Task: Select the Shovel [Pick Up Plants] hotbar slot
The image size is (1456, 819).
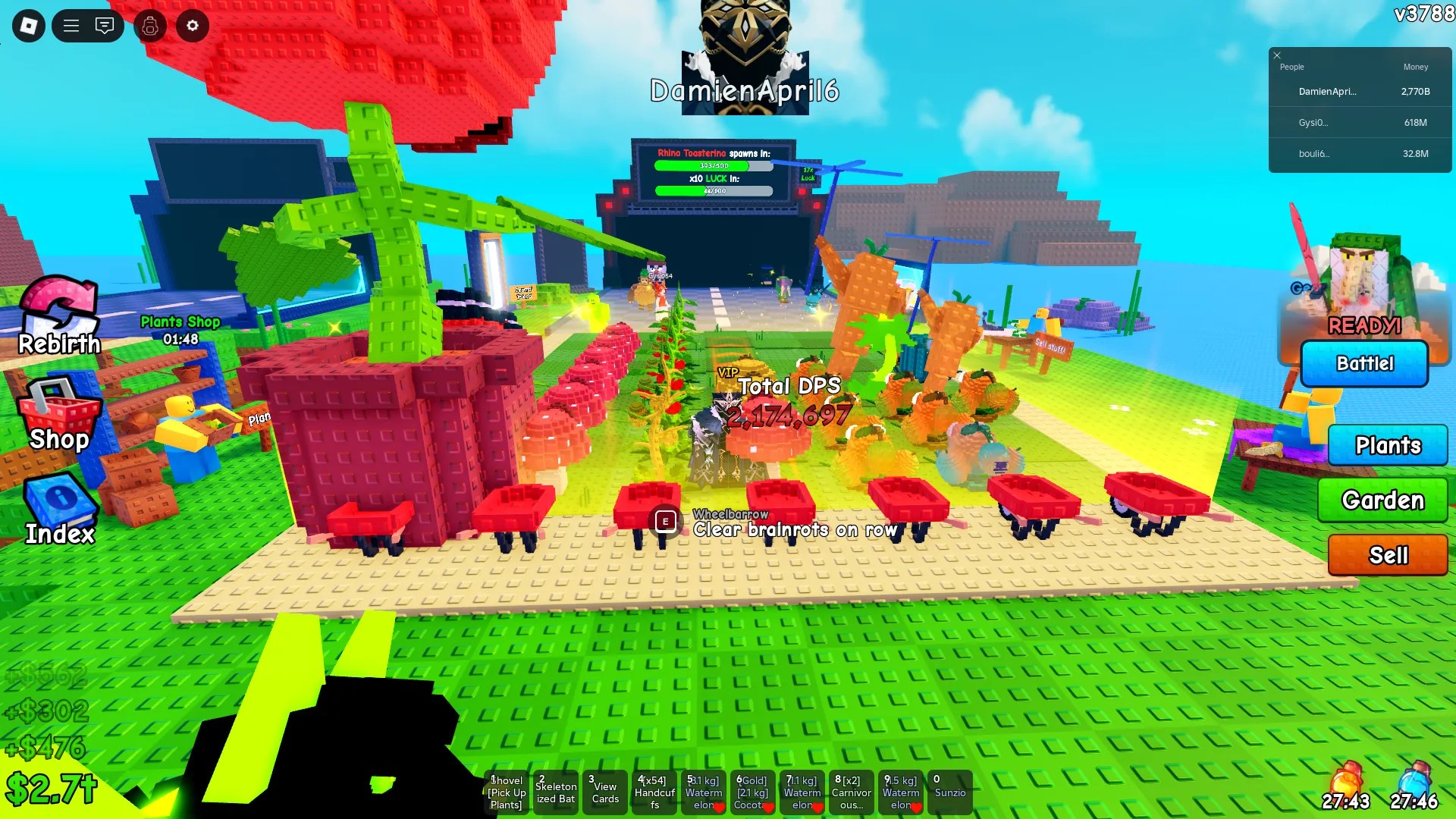Action: click(507, 792)
